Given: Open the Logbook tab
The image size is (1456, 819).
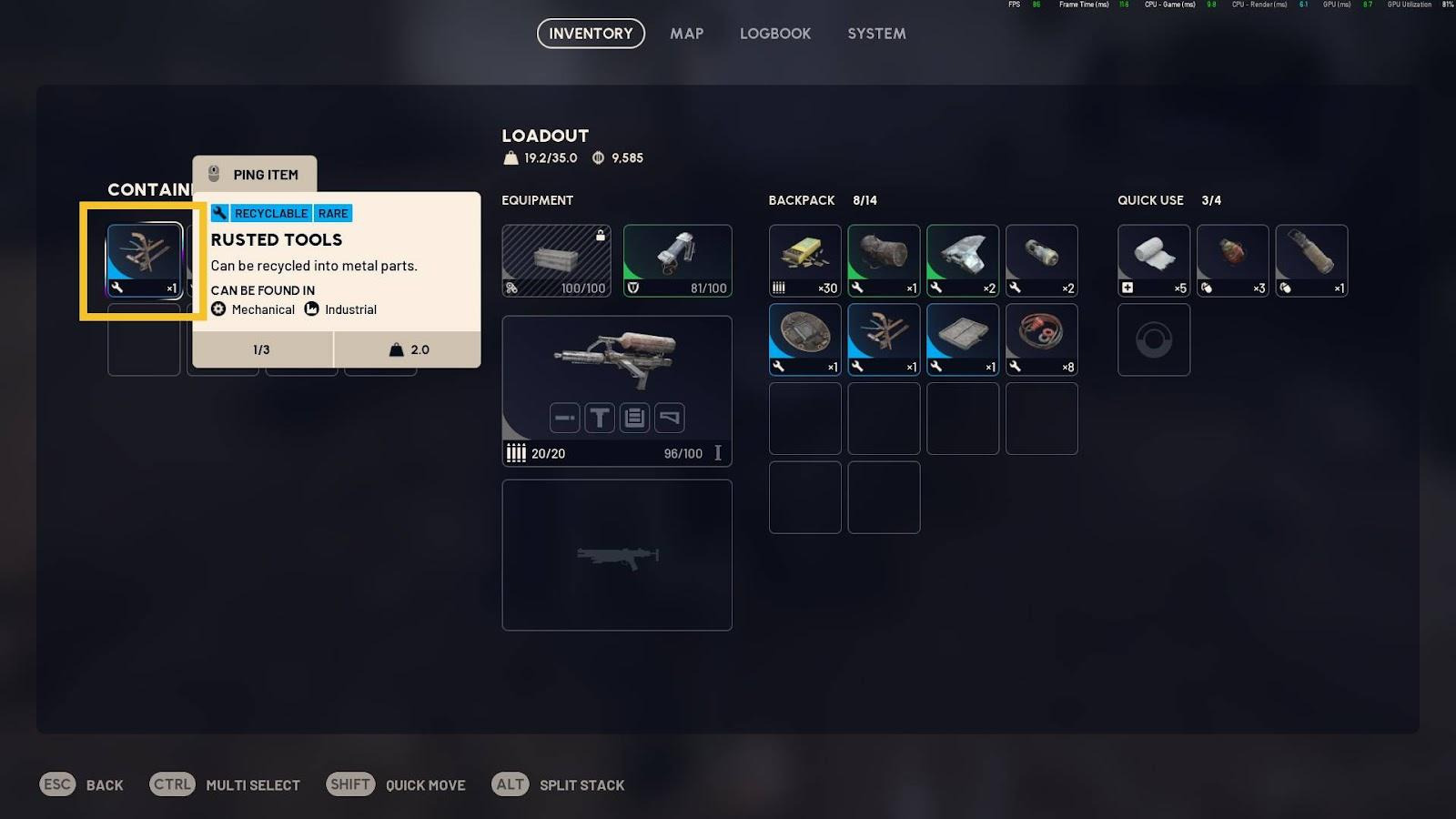Looking at the screenshot, I should (x=774, y=34).
